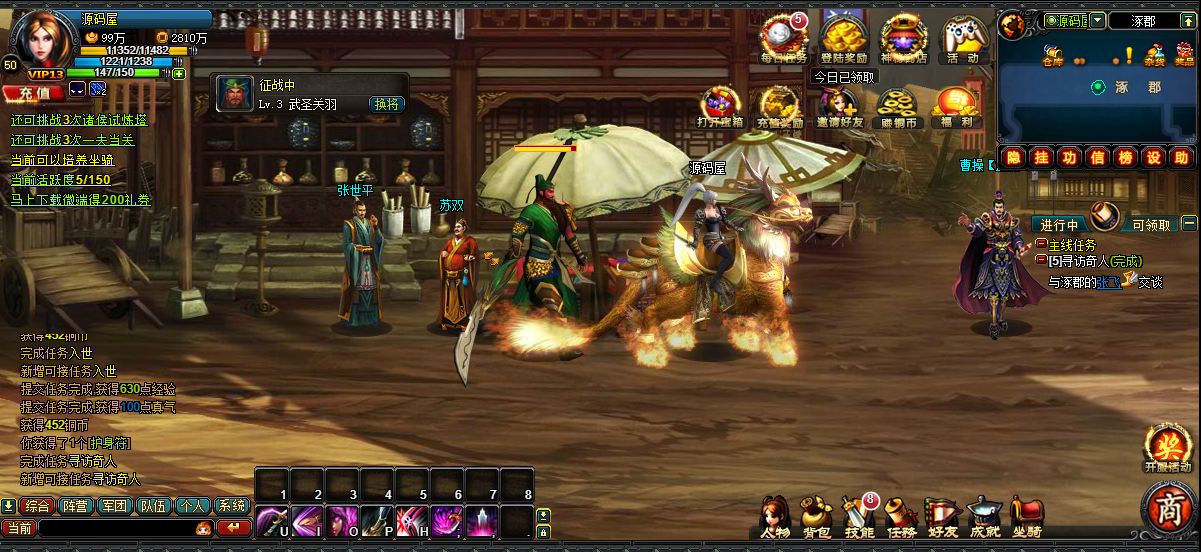Open the 每日任务 daily quests icon
The height and width of the screenshot is (552, 1201).
click(x=785, y=38)
